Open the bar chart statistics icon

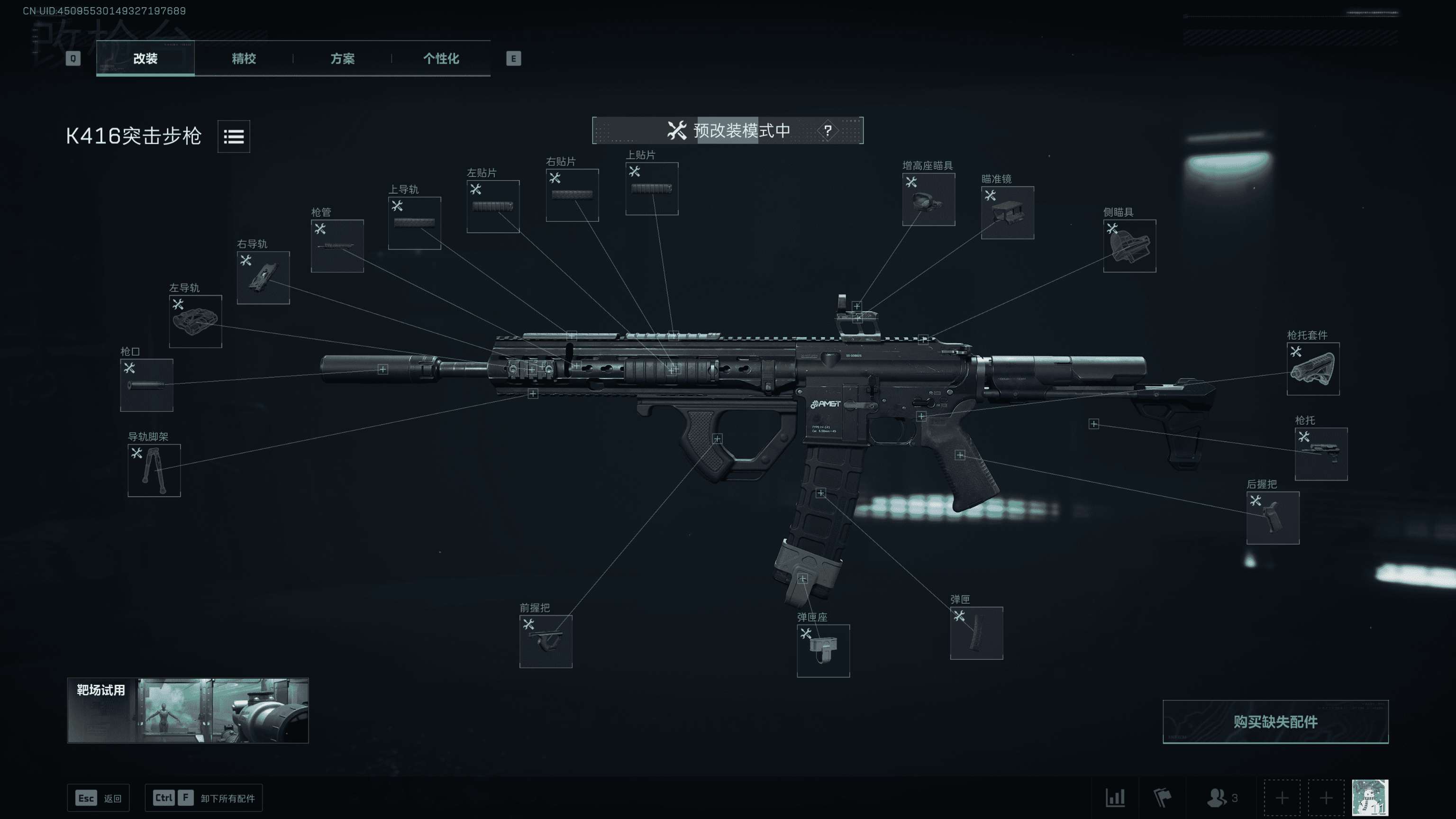coord(1115,798)
